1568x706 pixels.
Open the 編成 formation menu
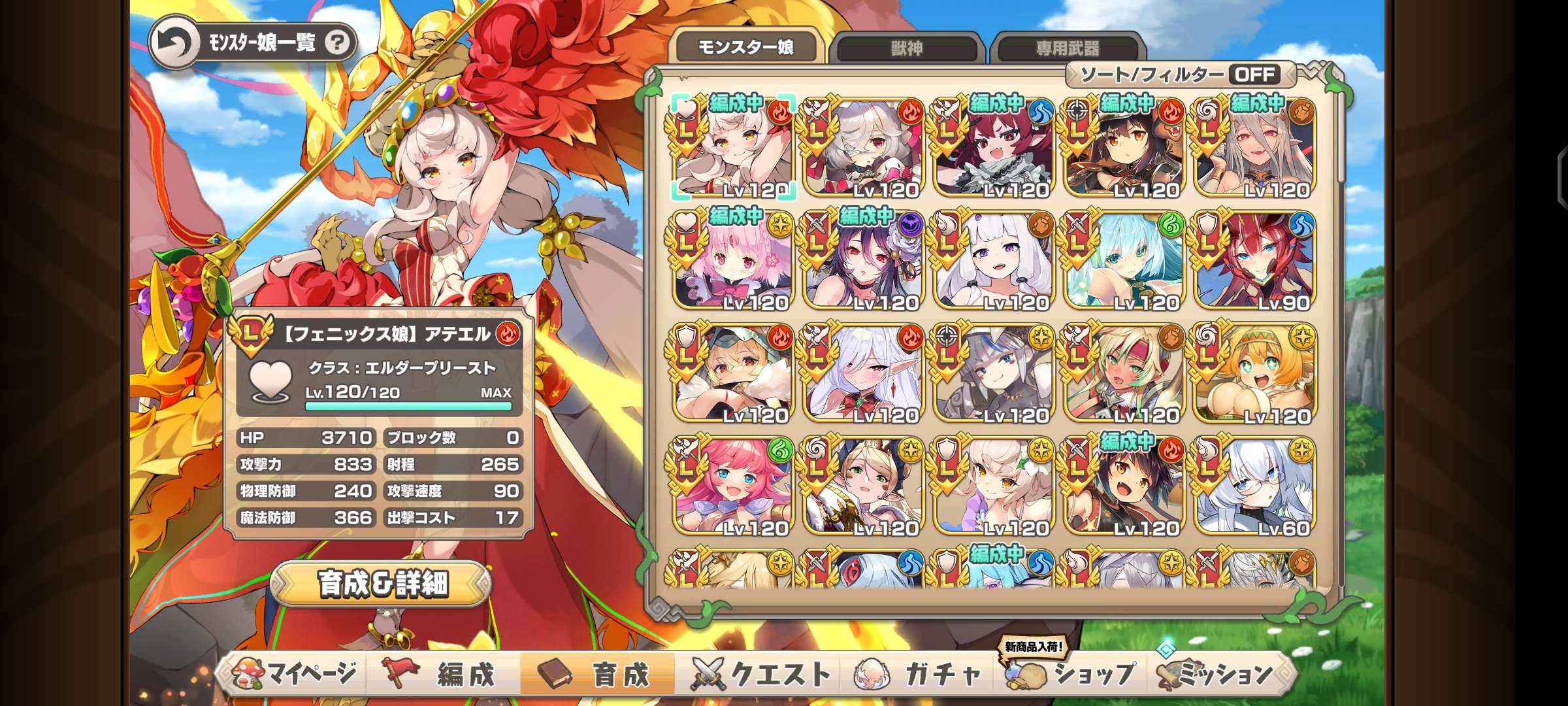[444, 674]
